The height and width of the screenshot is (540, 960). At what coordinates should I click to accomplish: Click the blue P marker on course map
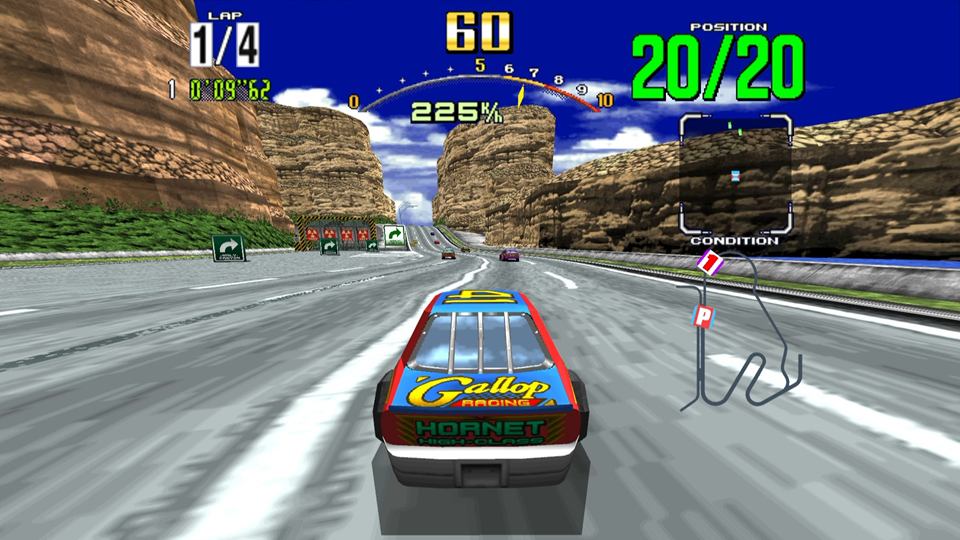pos(703,318)
